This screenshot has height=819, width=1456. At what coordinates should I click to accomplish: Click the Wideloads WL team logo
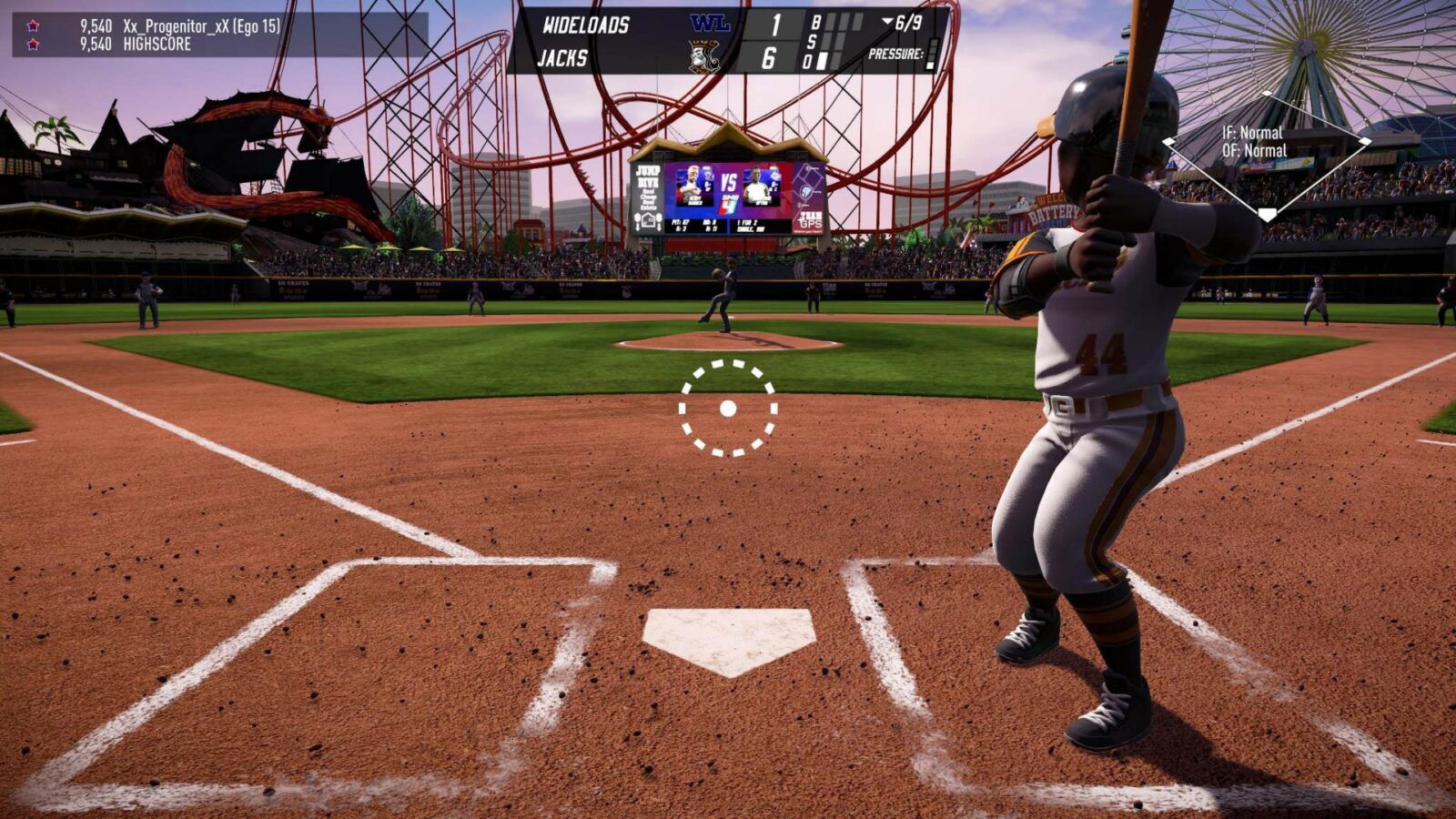tap(710, 24)
